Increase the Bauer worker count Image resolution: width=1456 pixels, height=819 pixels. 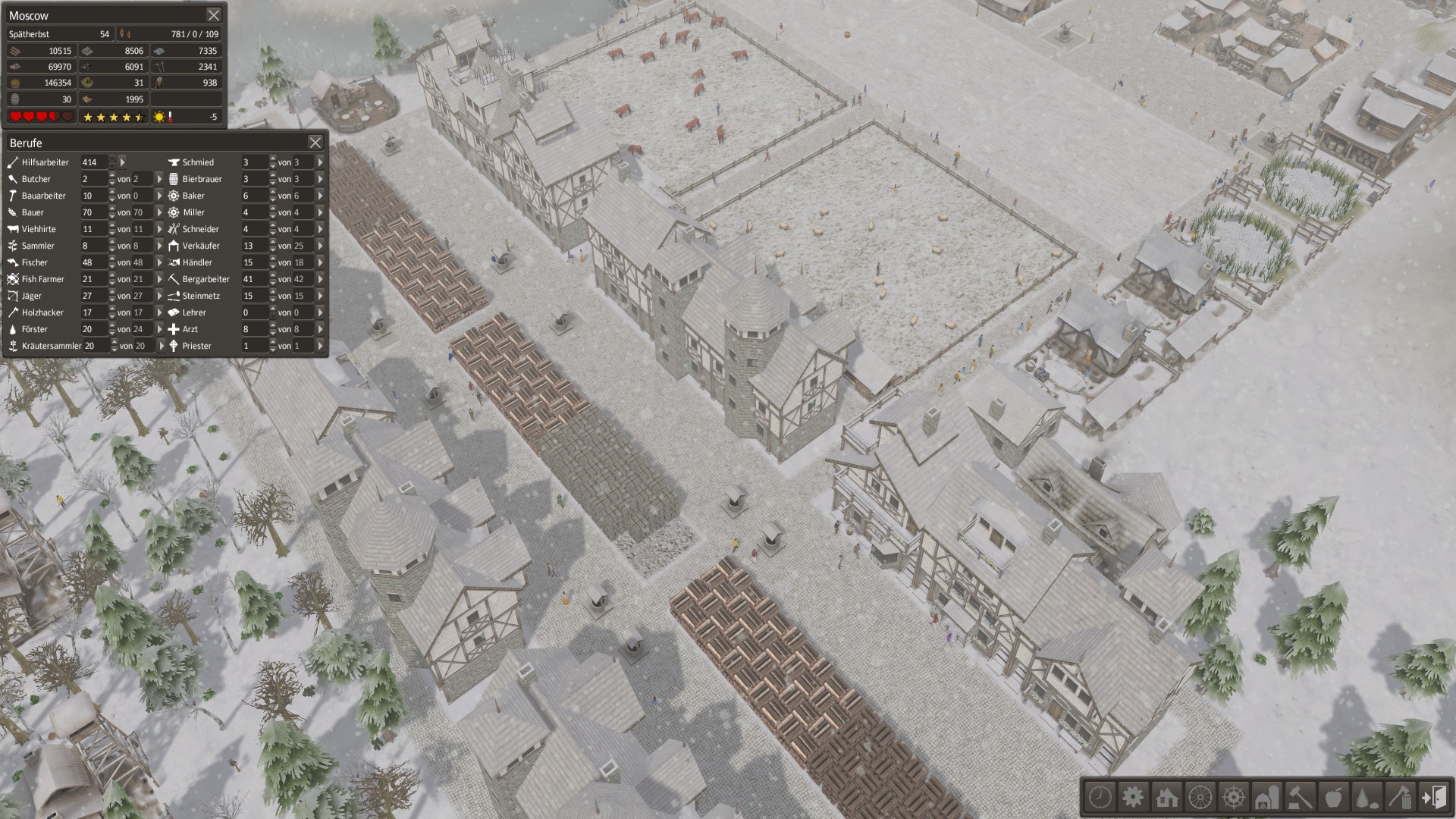coord(112,209)
